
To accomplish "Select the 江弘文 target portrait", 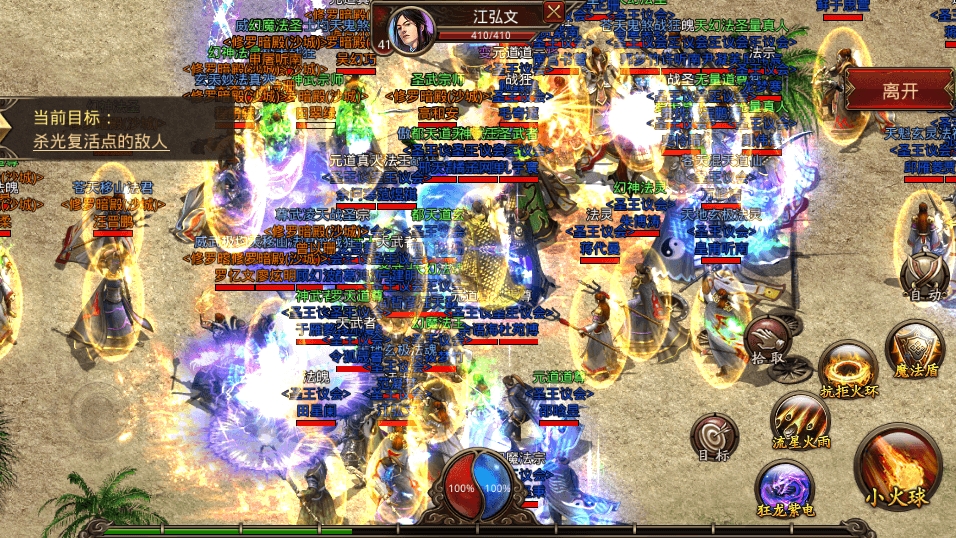I will pyautogui.click(x=408, y=30).
